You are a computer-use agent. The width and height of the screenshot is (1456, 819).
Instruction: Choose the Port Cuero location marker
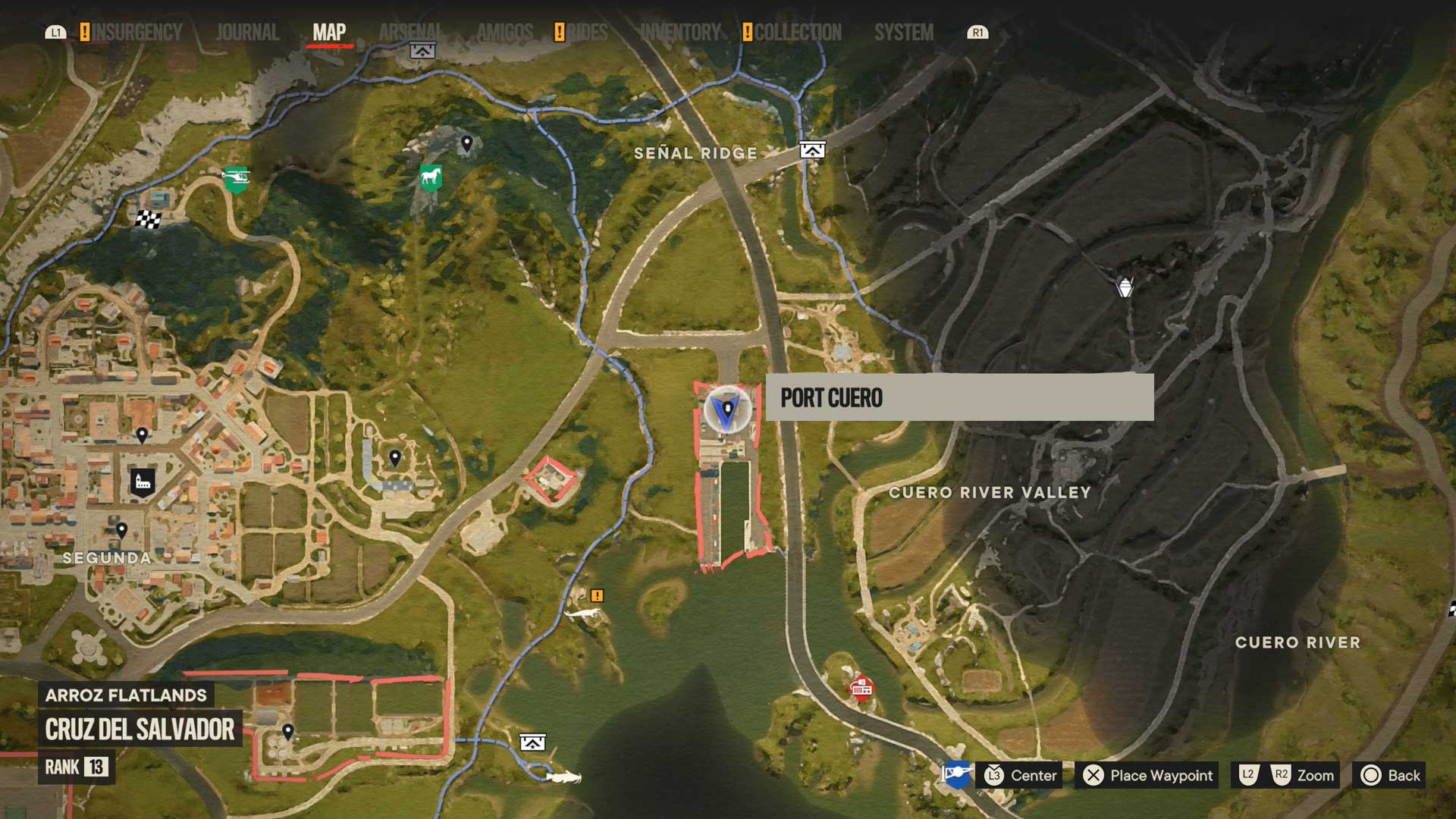click(x=727, y=410)
